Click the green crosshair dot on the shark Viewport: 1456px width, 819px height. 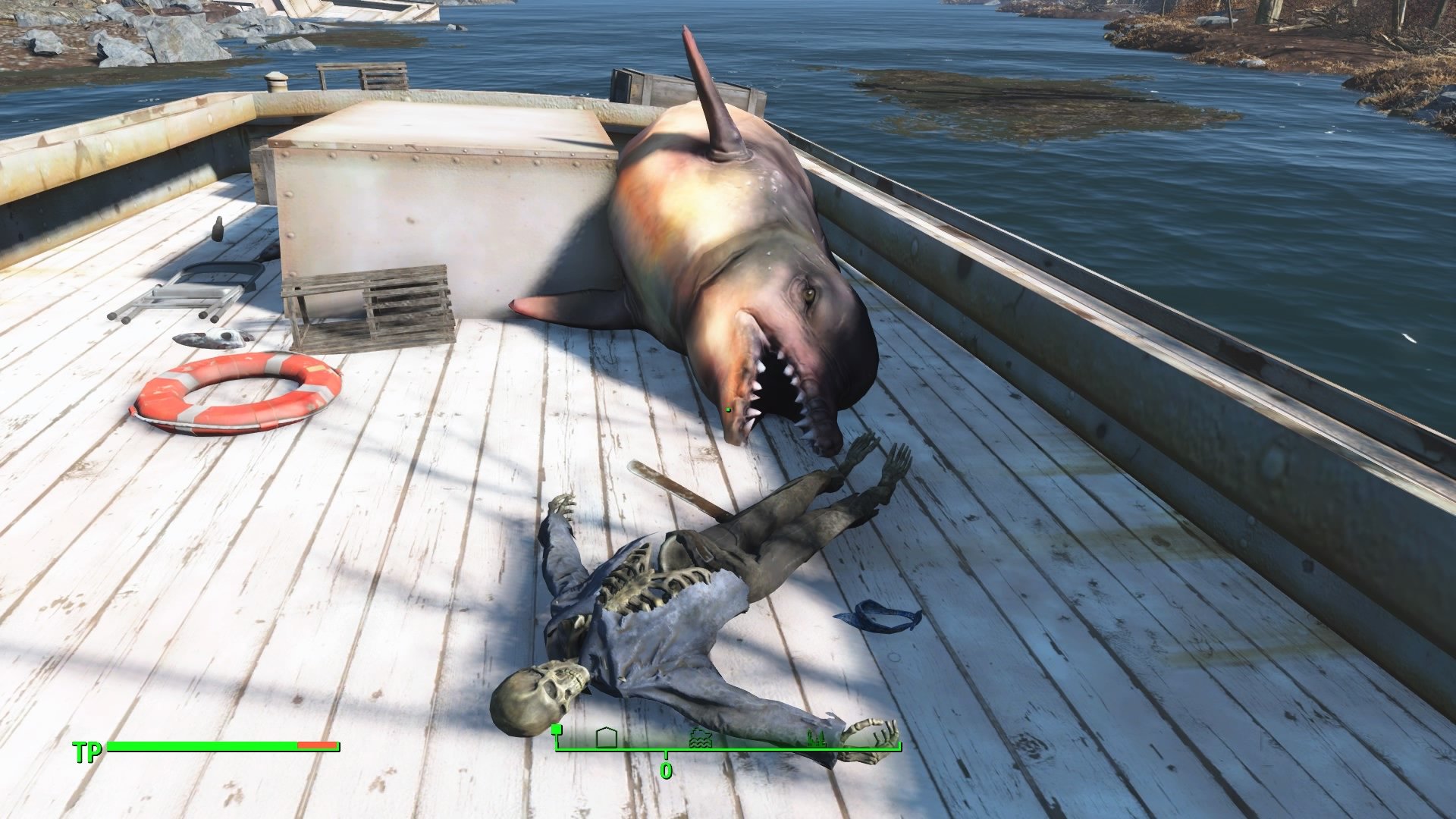[x=727, y=409]
